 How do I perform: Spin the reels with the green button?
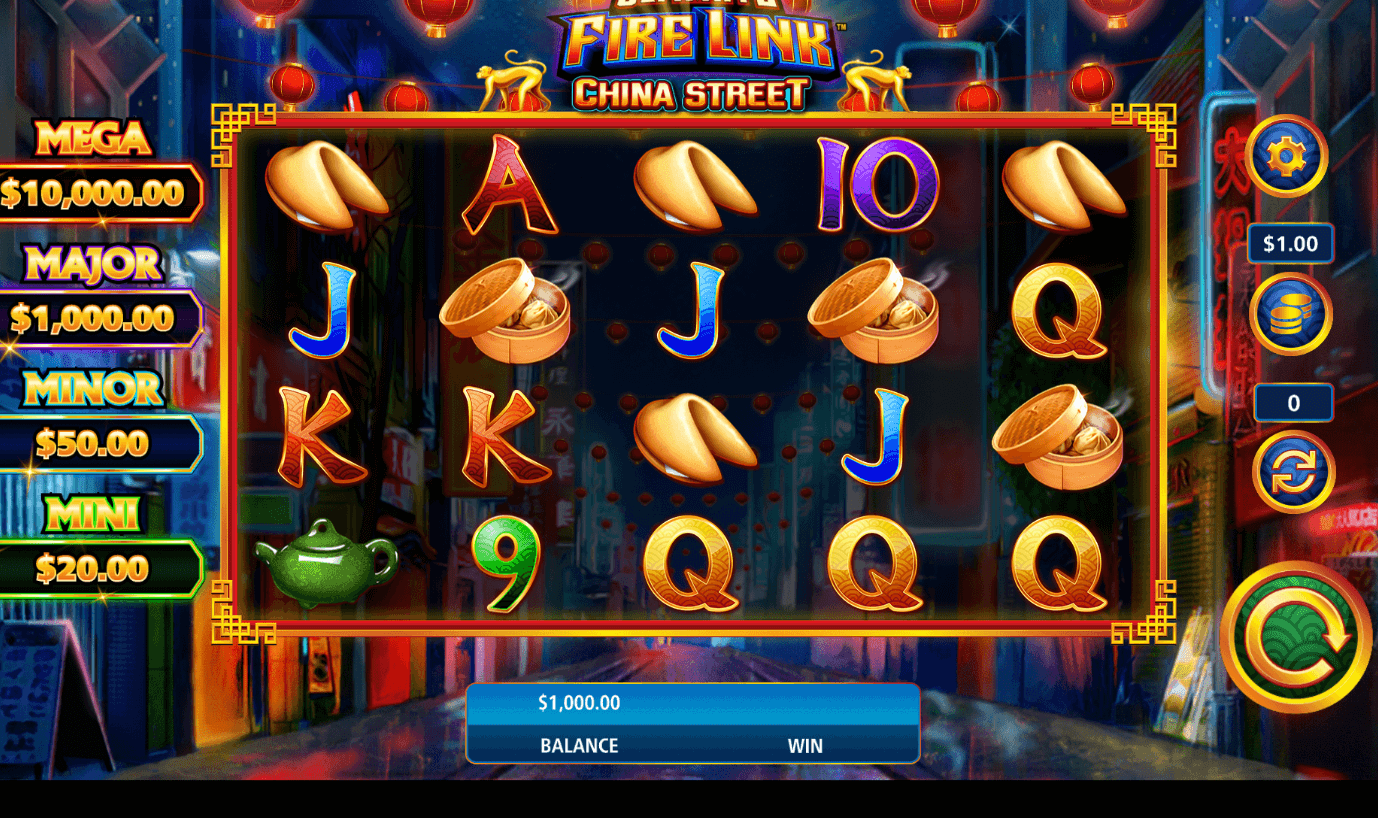pos(1295,637)
